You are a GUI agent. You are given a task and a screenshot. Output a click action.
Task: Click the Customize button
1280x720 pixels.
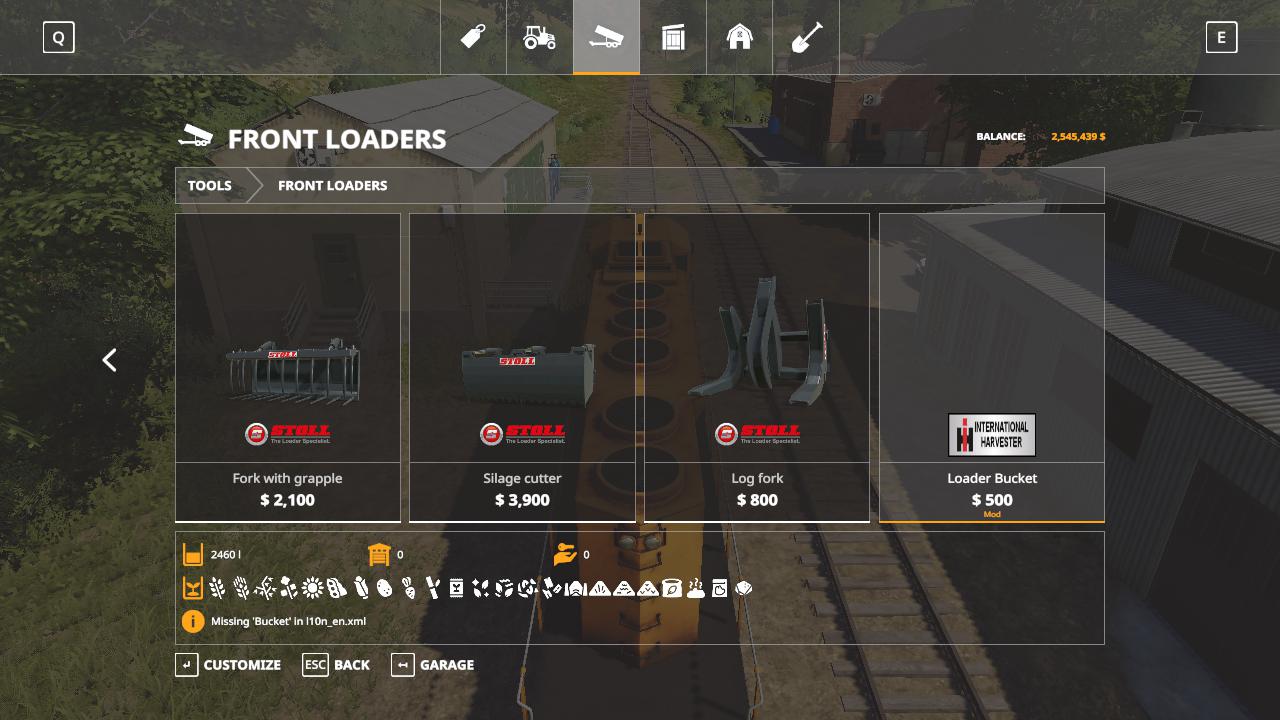point(229,665)
